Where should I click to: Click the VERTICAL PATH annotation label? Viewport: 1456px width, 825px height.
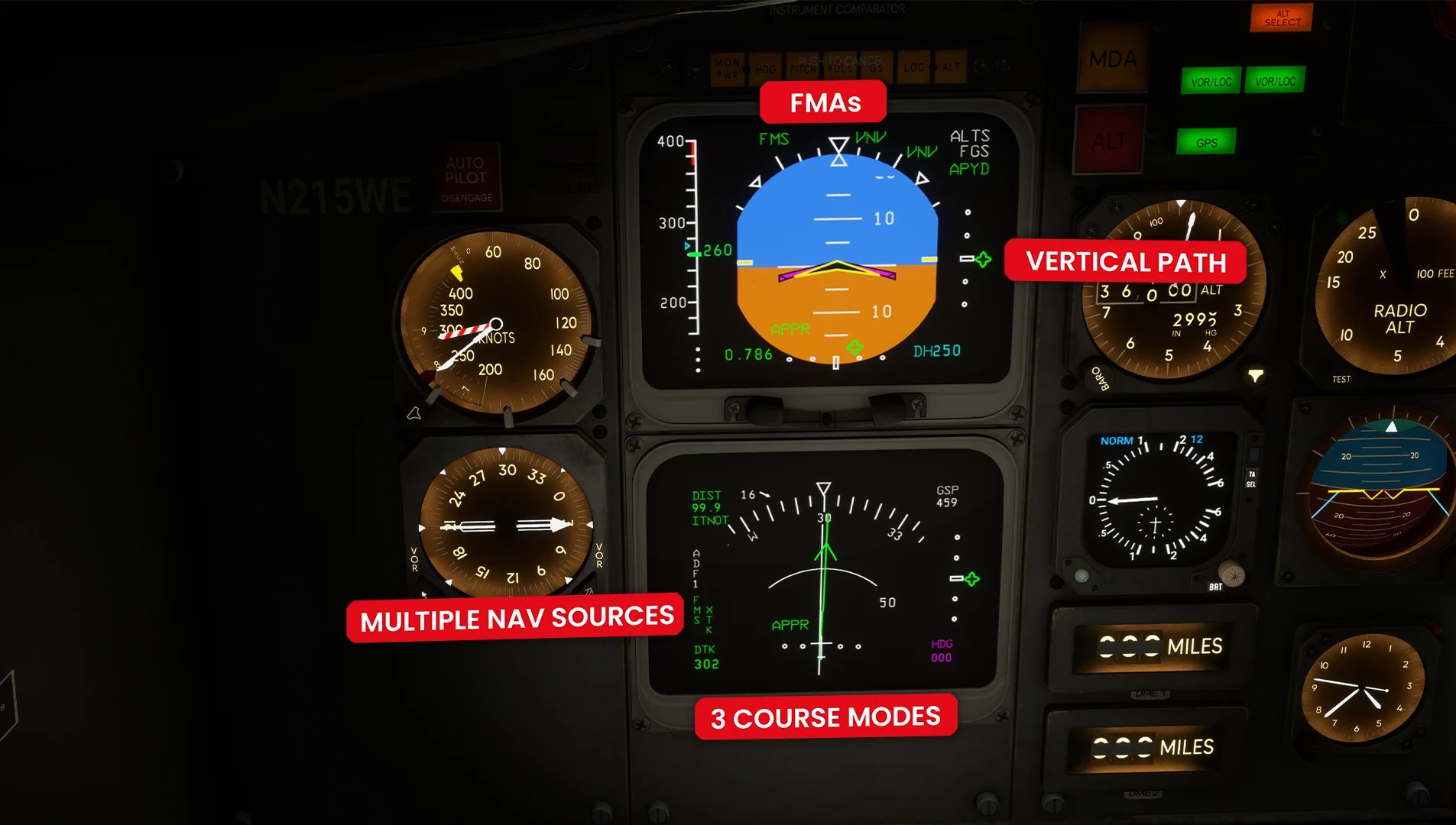(1127, 261)
